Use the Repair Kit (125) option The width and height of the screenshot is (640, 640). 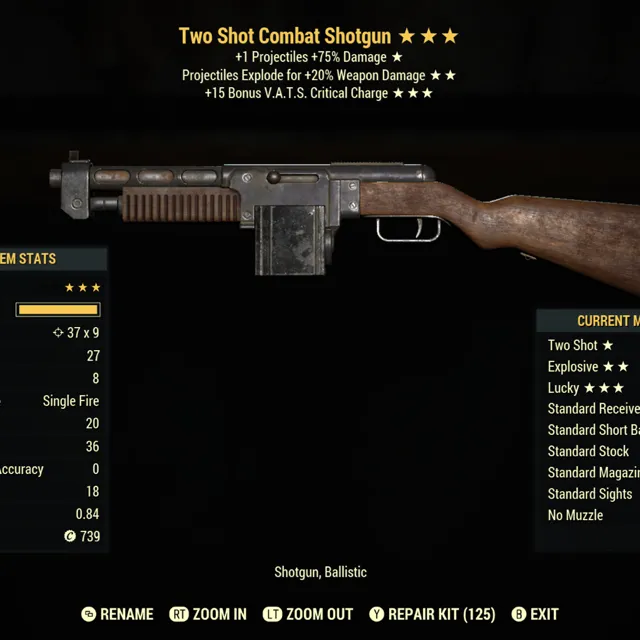pos(432,614)
